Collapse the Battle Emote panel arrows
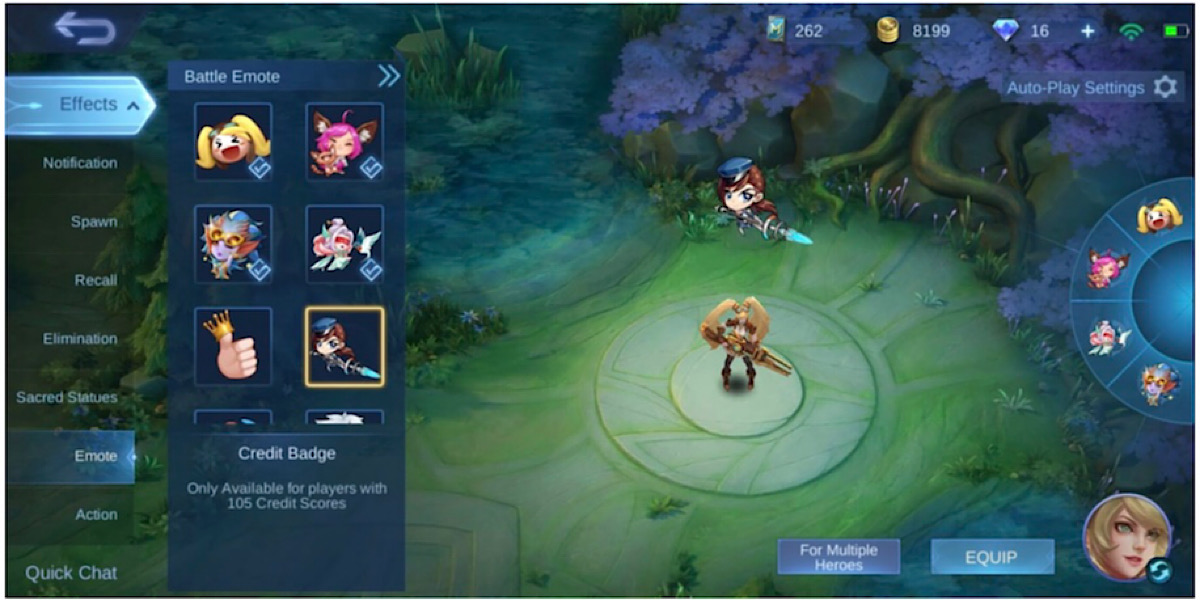The width and height of the screenshot is (1200, 600). click(x=388, y=76)
